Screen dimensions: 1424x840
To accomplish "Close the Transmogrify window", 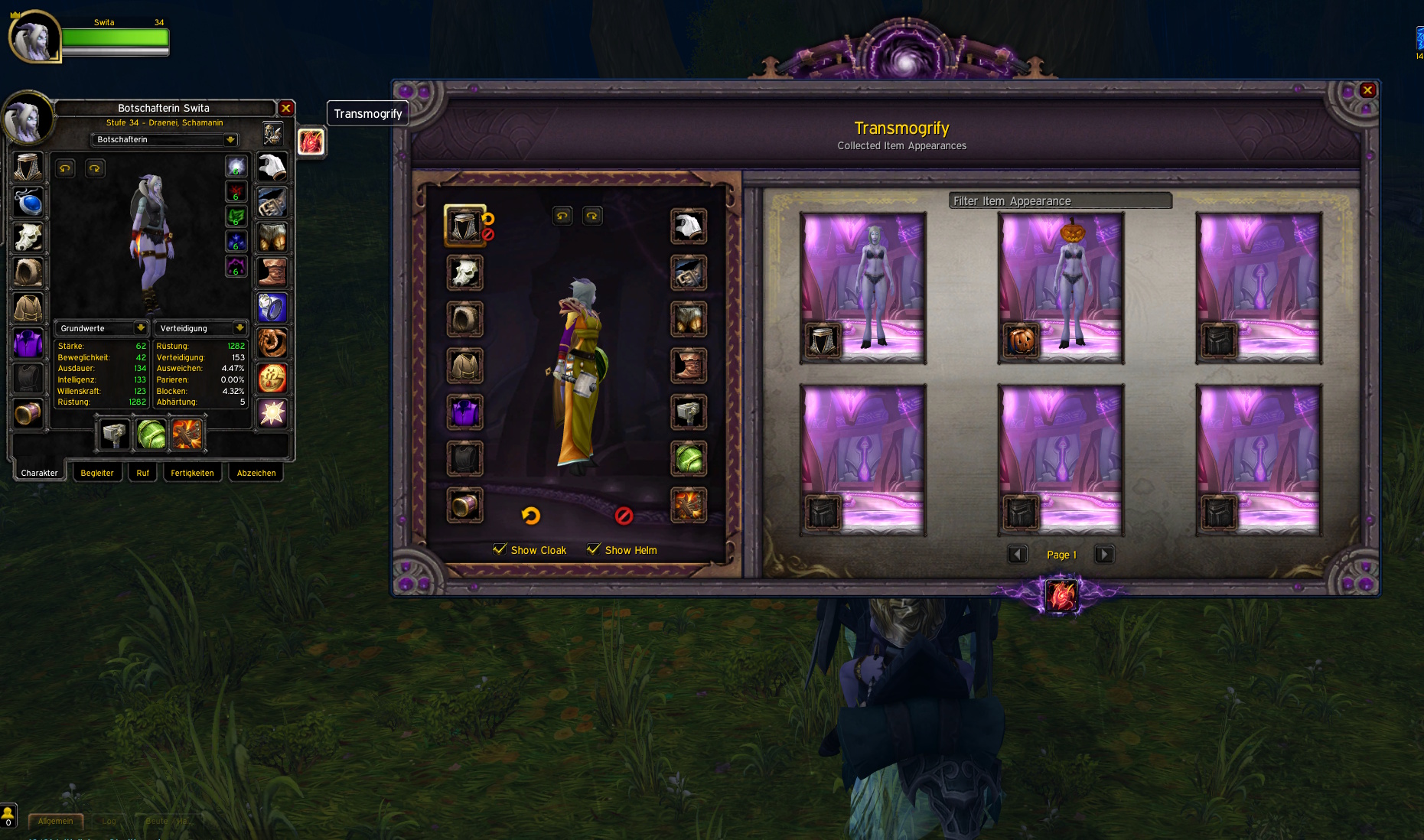I will (x=1367, y=90).
